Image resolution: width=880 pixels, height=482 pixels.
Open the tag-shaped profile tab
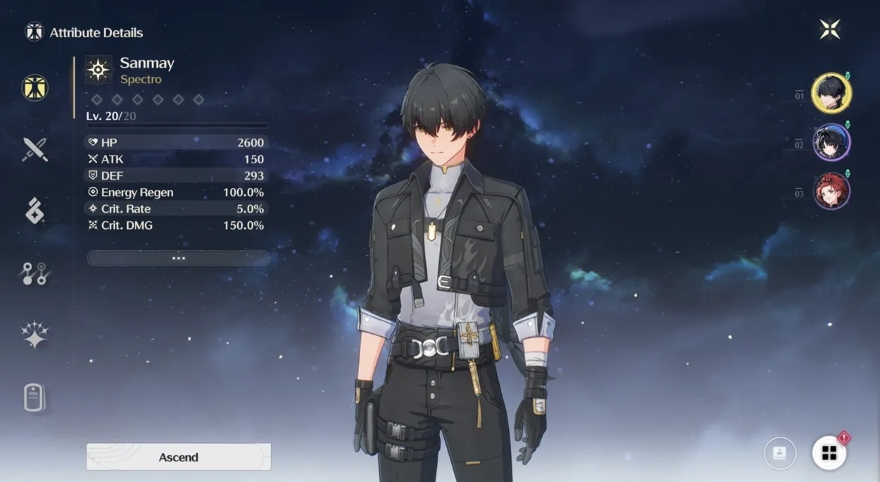coord(35,397)
